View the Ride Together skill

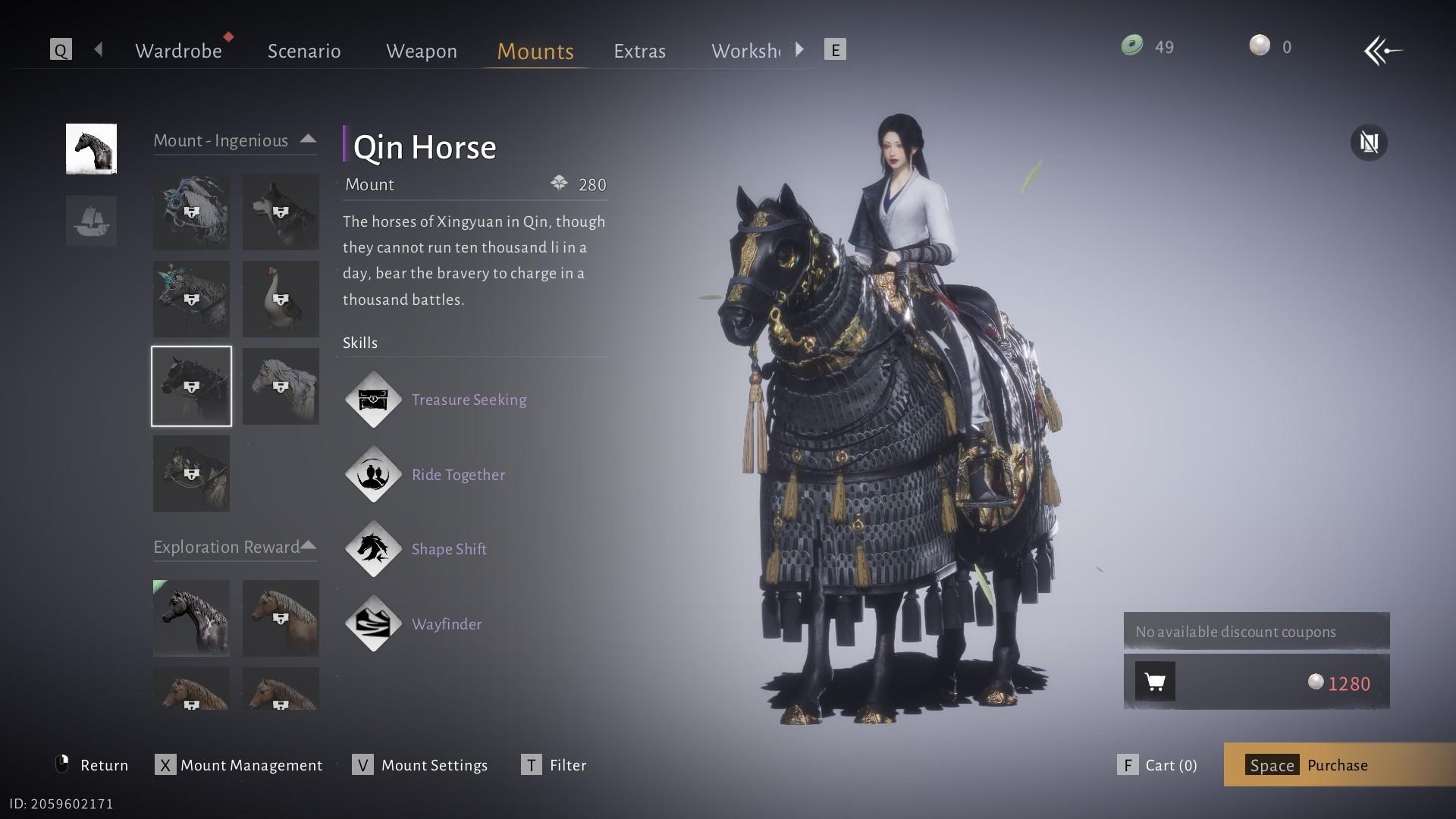(458, 475)
